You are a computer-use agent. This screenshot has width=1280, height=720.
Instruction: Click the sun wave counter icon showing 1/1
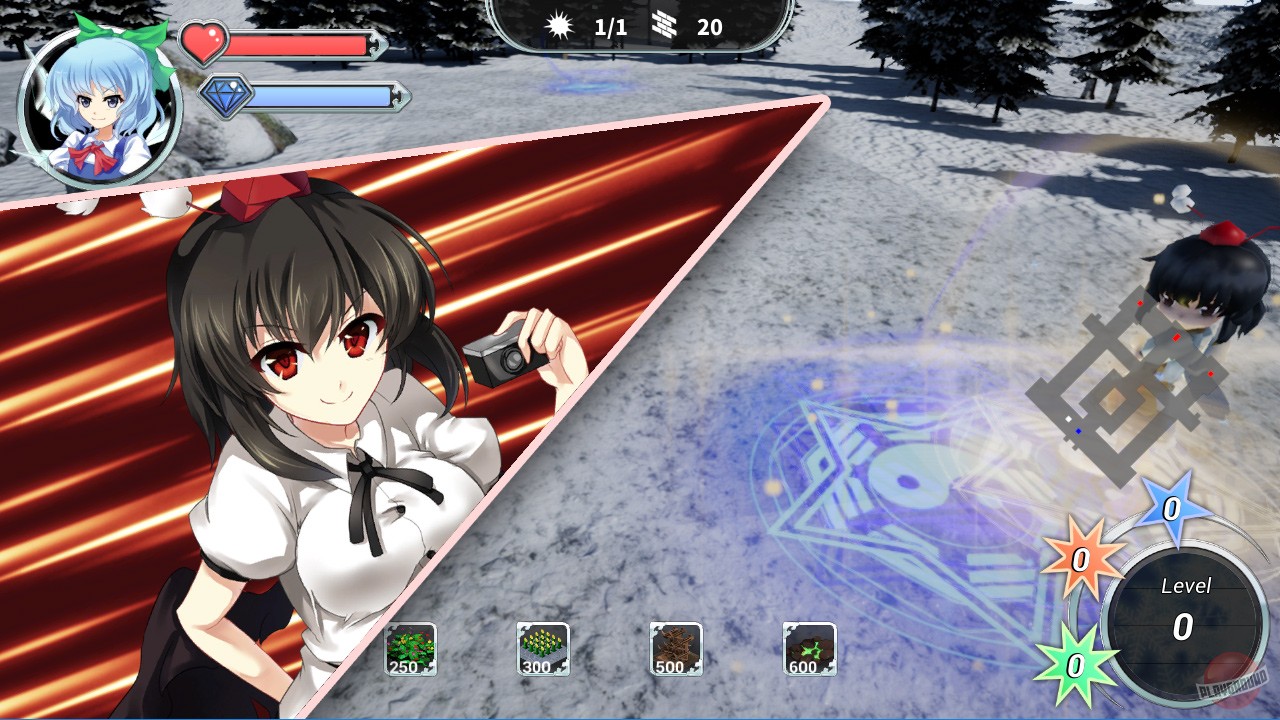point(558,26)
